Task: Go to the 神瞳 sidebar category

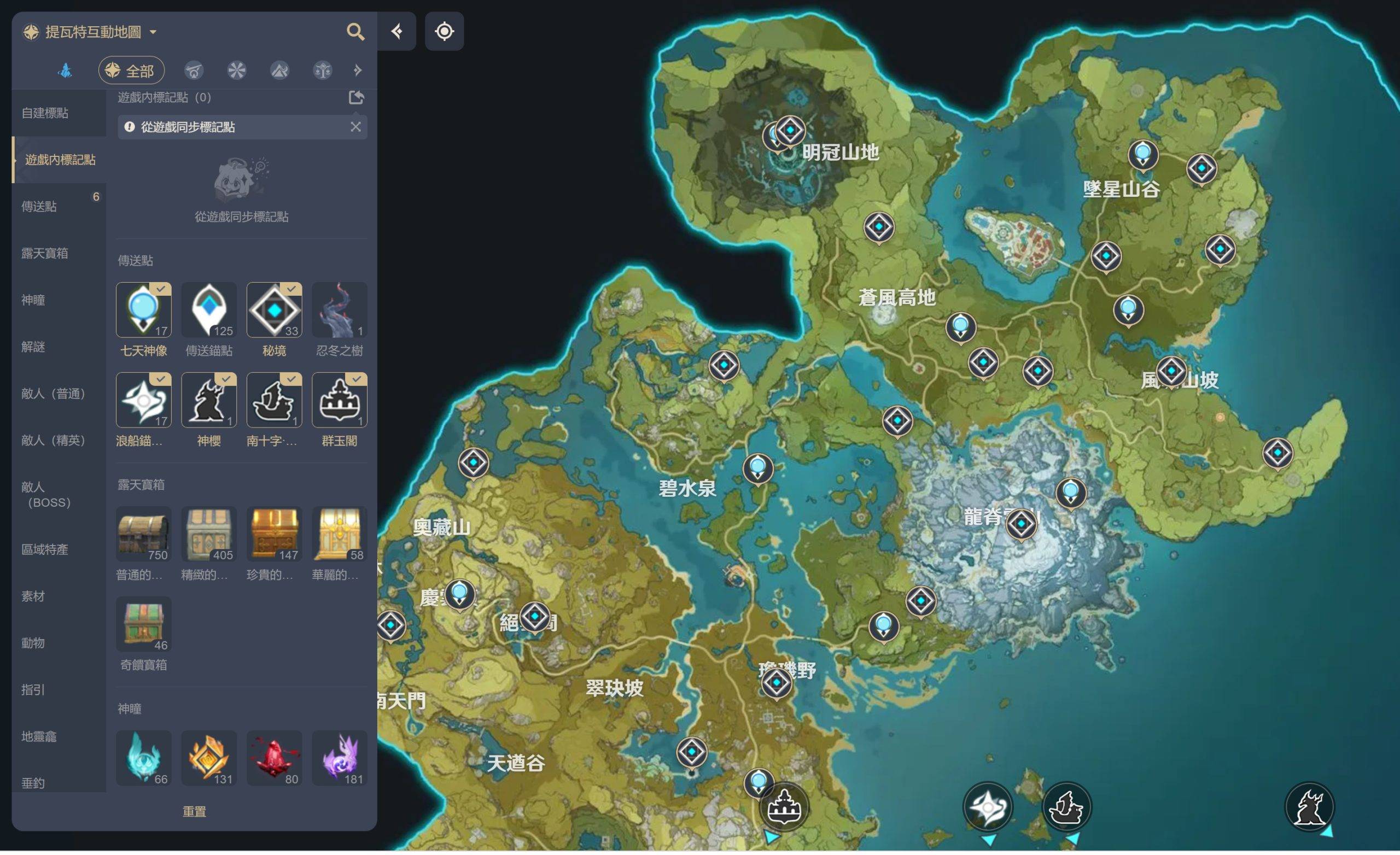Action: 33,300
